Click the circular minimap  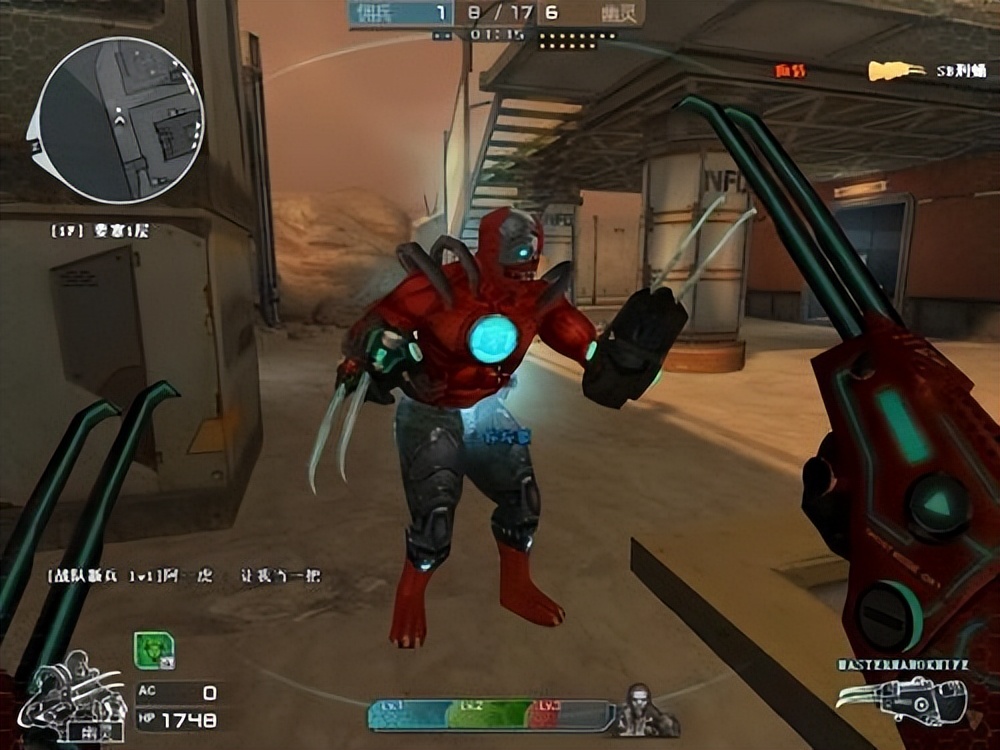120,120
